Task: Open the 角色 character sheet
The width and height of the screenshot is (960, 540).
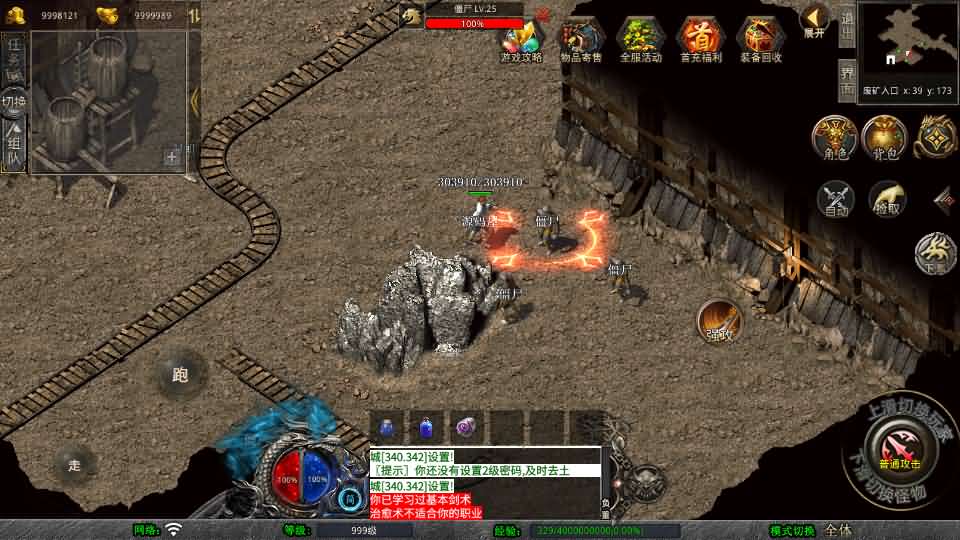Action: tap(834, 138)
